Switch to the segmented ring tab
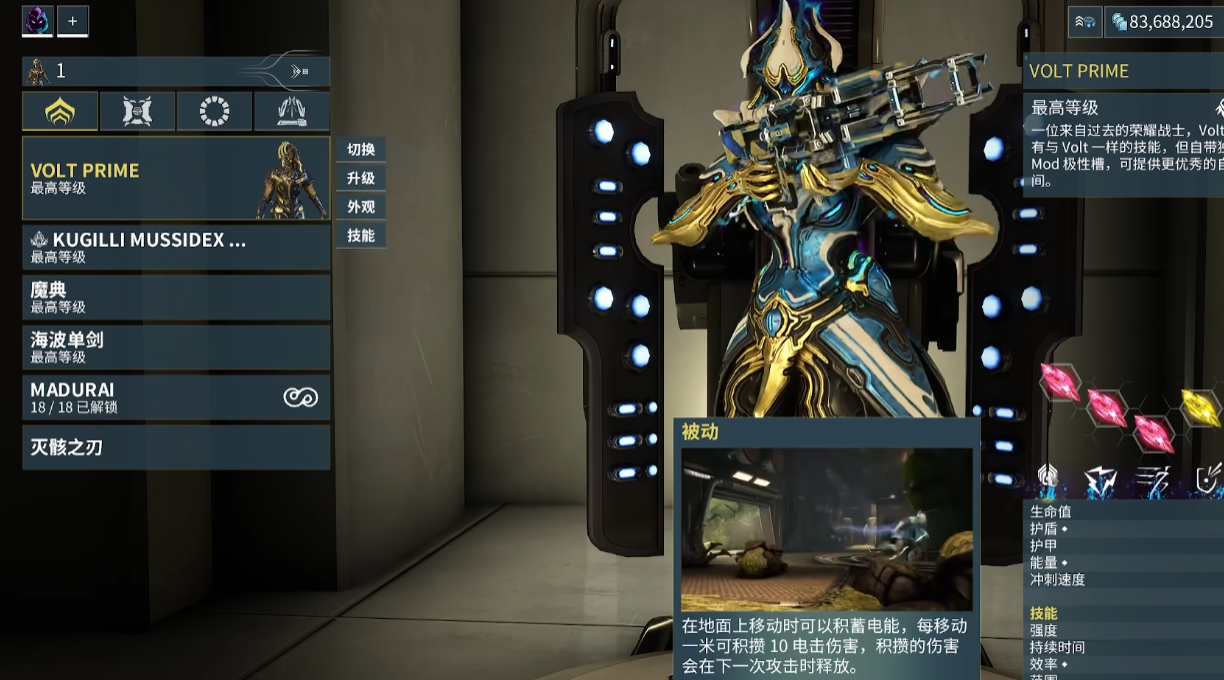This screenshot has width=1224, height=680. click(214, 111)
